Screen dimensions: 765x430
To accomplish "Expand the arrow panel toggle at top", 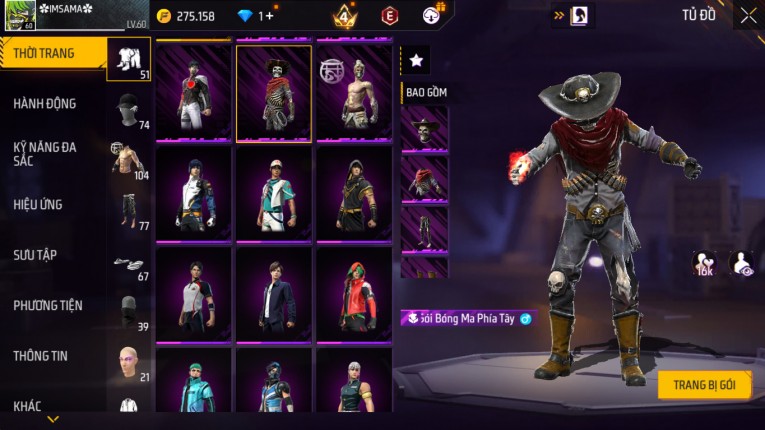I will (x=559, y=15).
